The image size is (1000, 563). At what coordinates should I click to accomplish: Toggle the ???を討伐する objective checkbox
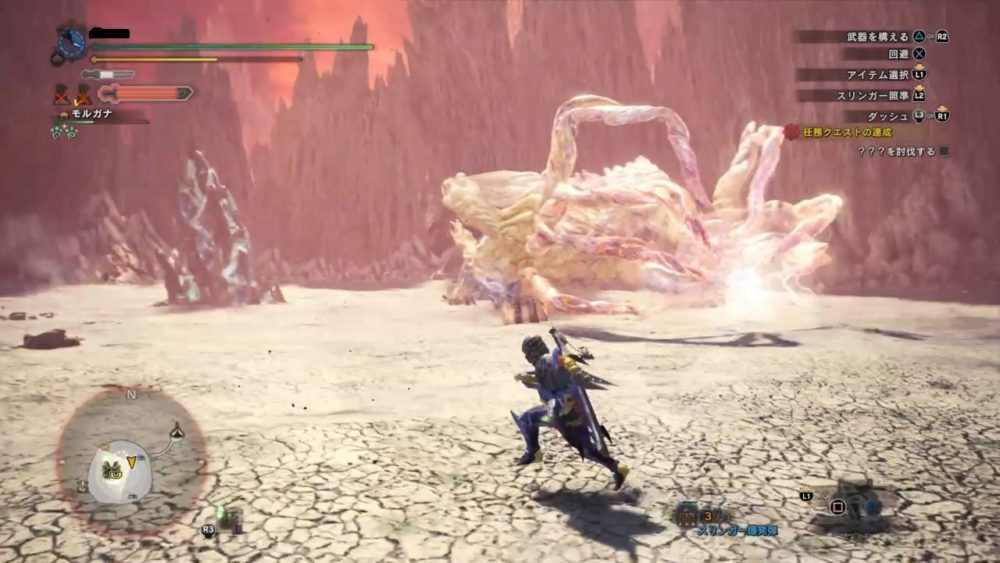point(943,151)
